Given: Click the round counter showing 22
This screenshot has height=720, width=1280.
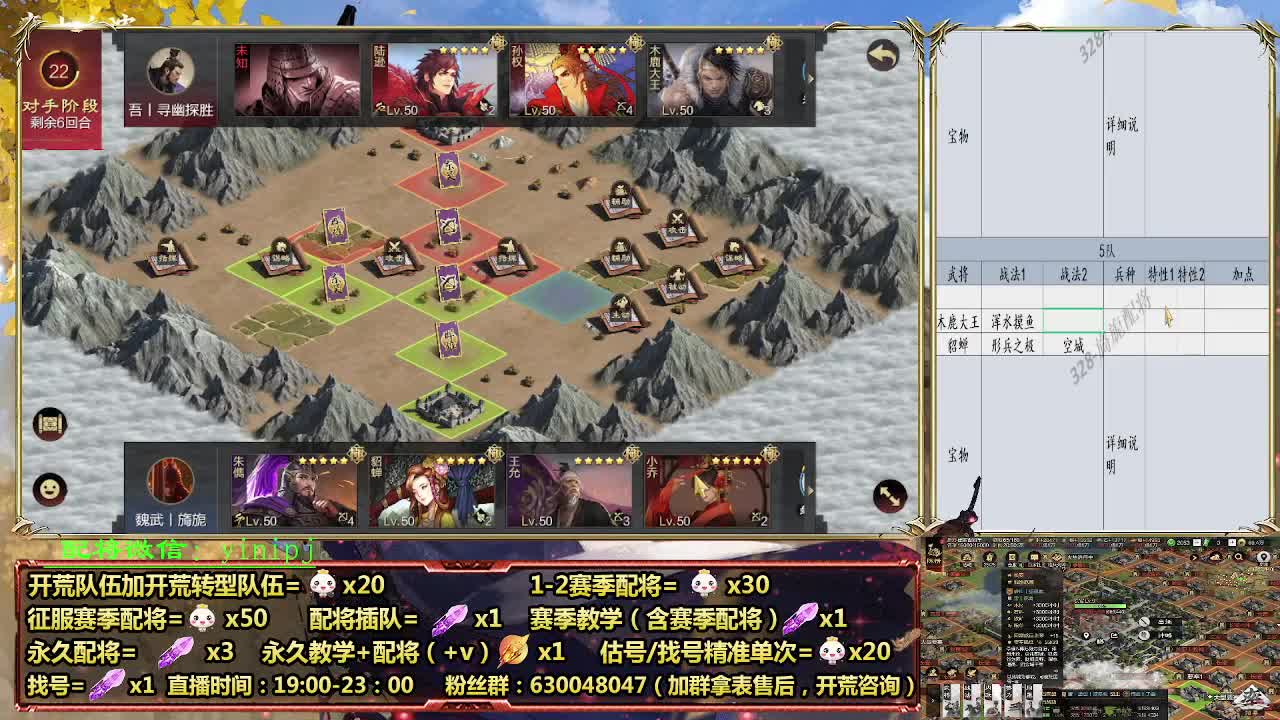Looking at the screenshot, I should coord(60,70).
